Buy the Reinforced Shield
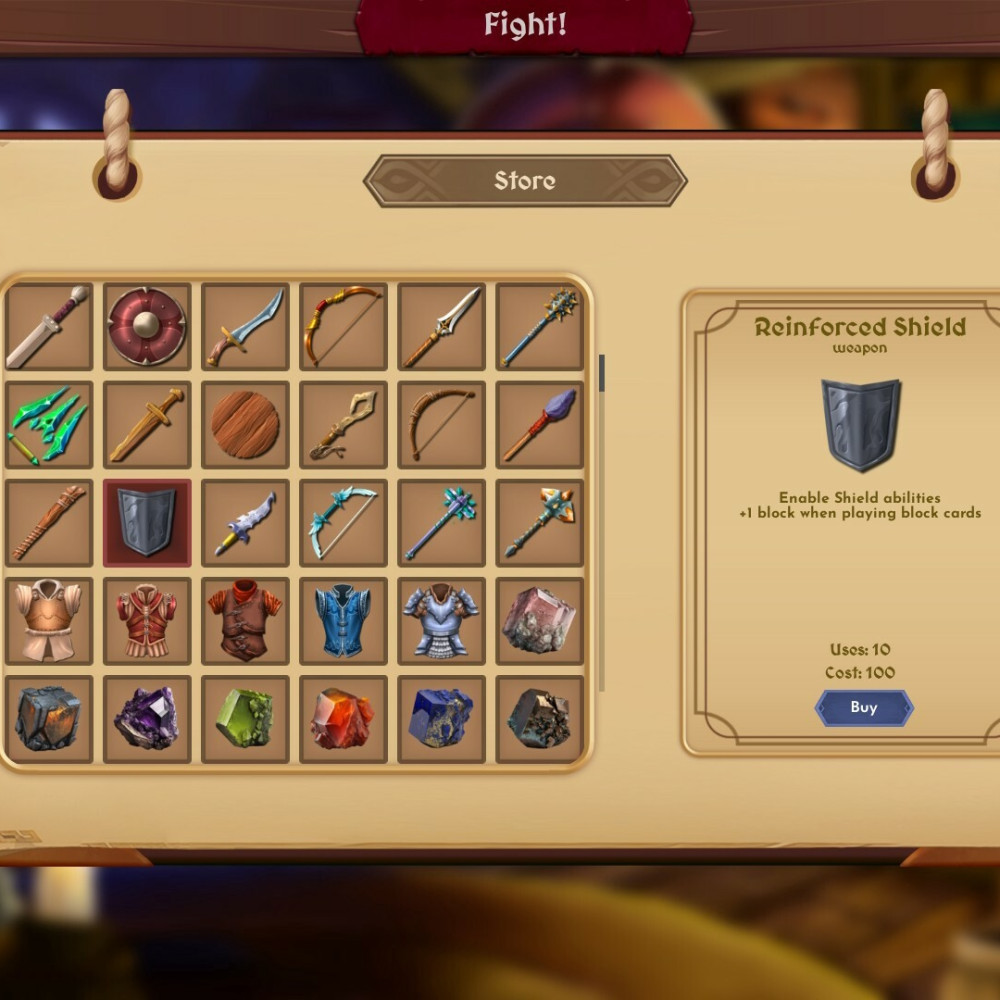This screenshot has width=1000, height=1000. pyautogui.click(x=864, y=708)
